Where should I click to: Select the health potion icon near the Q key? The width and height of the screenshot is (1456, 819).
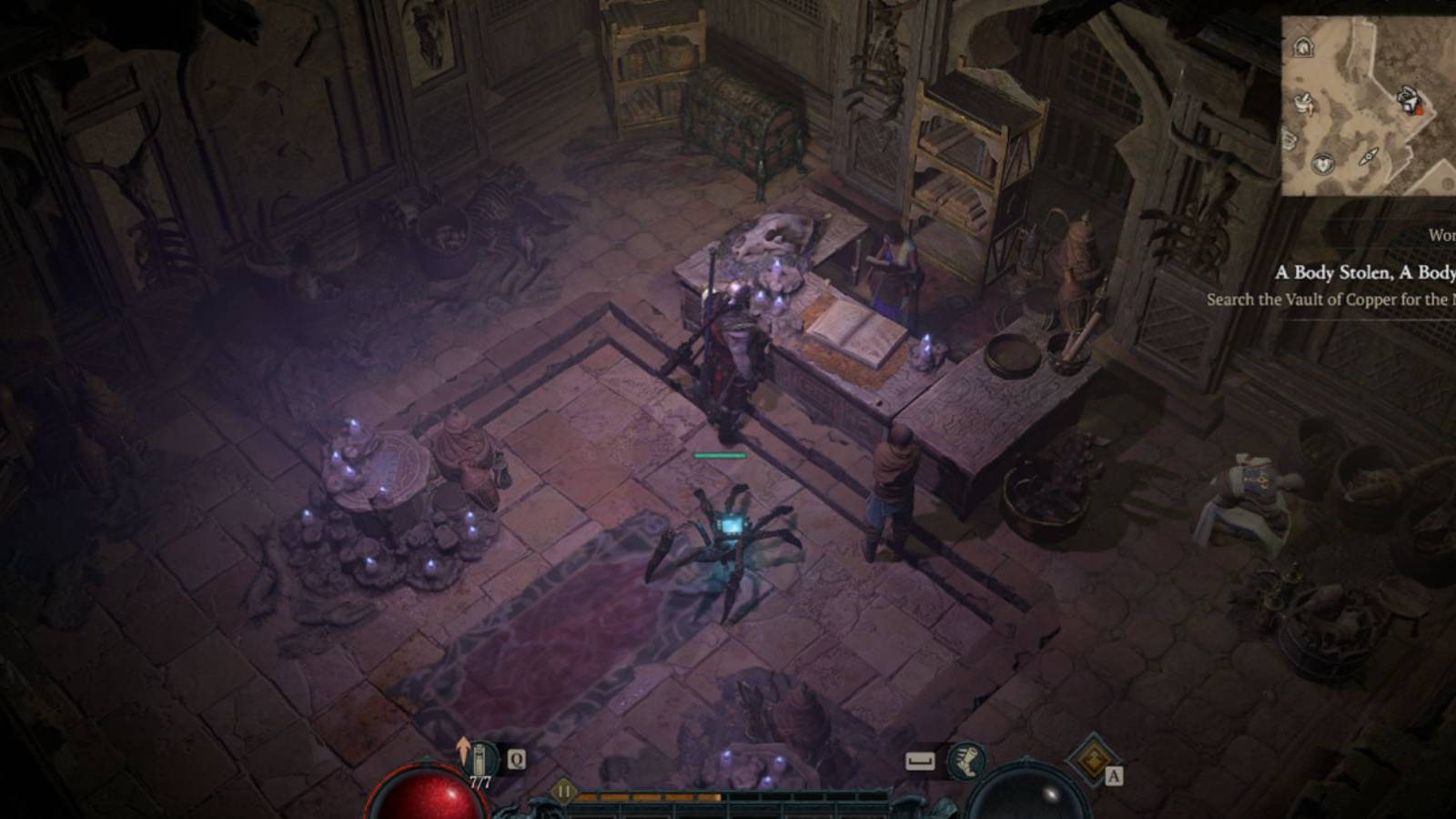point(480,757)
